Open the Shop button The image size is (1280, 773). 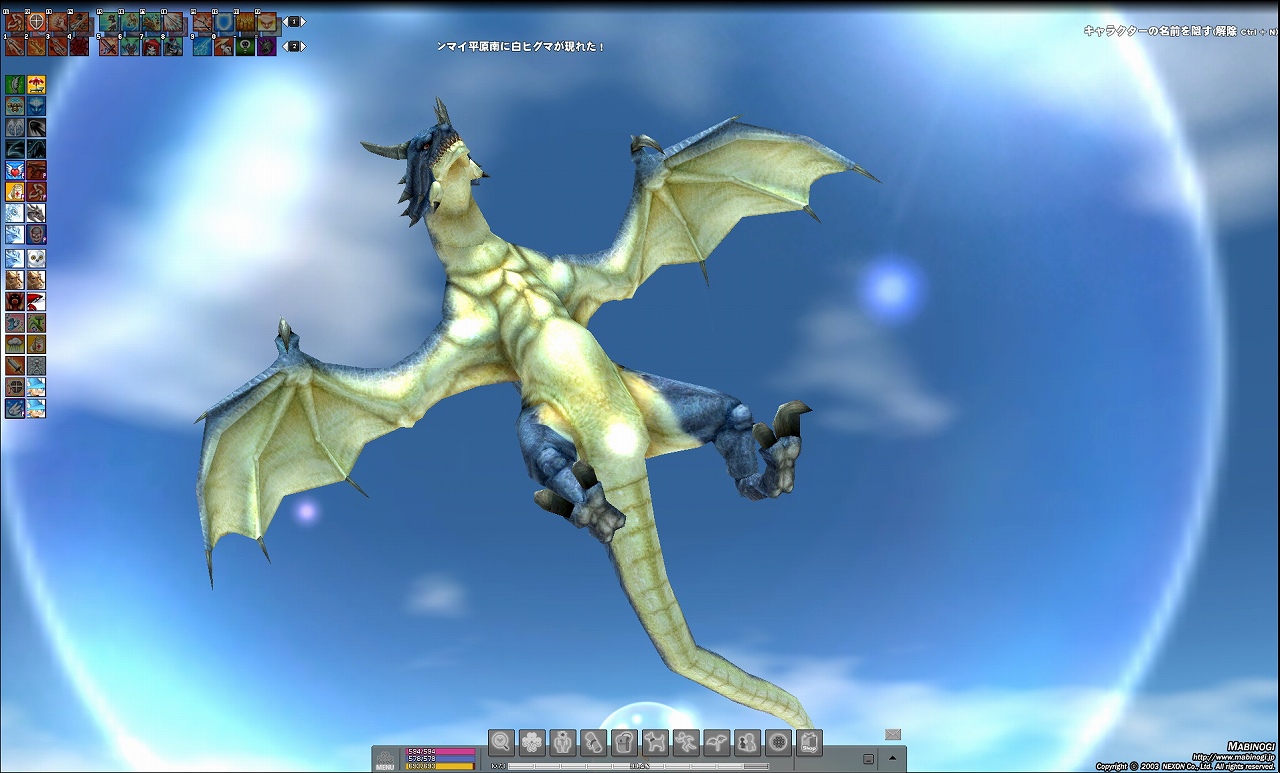click(809, 742)
